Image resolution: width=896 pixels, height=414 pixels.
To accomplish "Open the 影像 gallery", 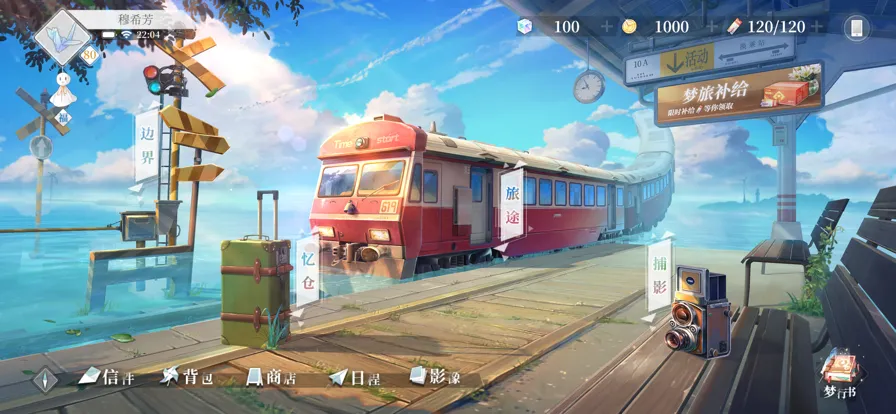I will pos(435,377).
